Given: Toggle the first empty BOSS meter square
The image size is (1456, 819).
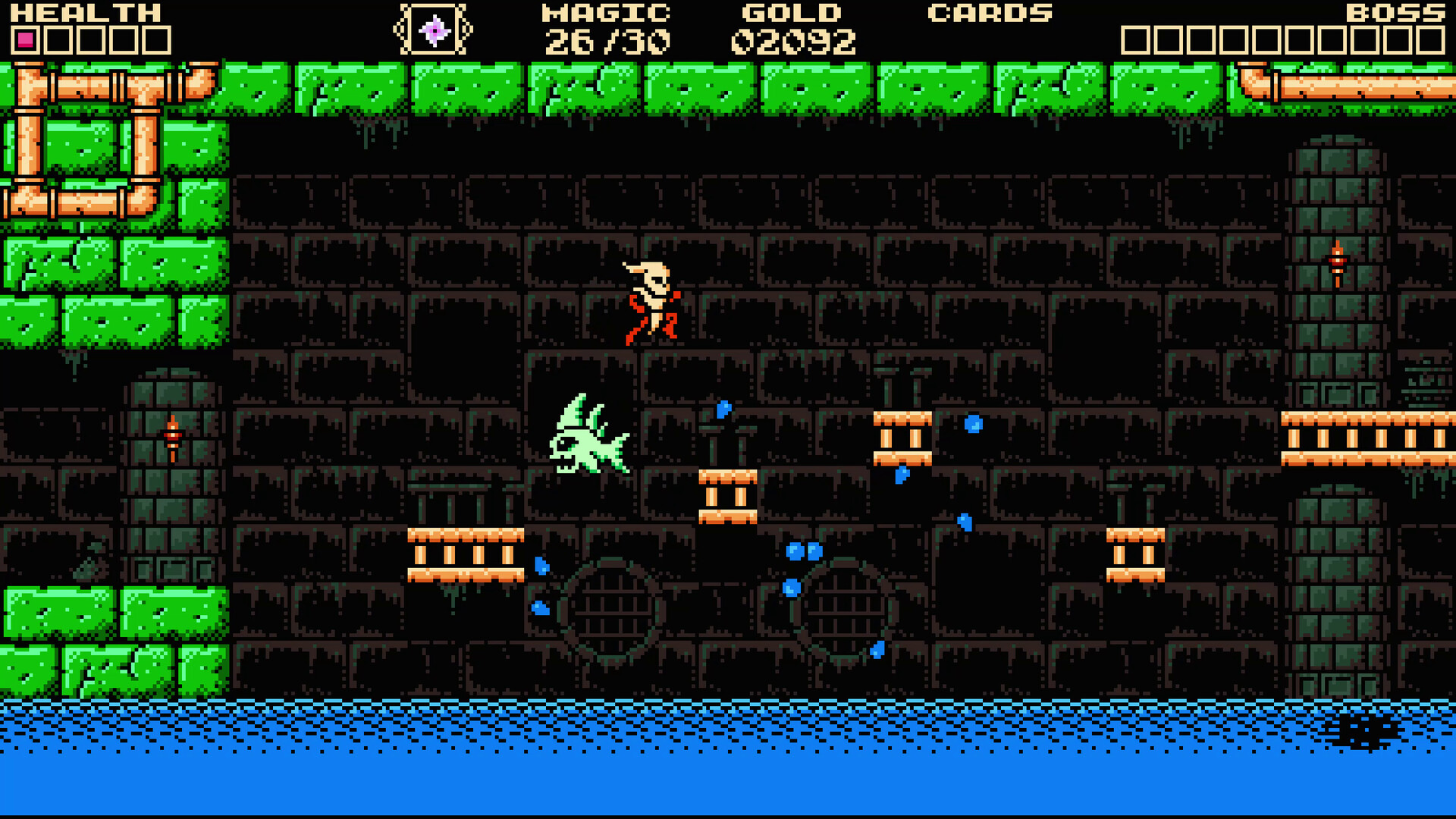Looking at the screenshot, I should click(x=1134, y=36).
